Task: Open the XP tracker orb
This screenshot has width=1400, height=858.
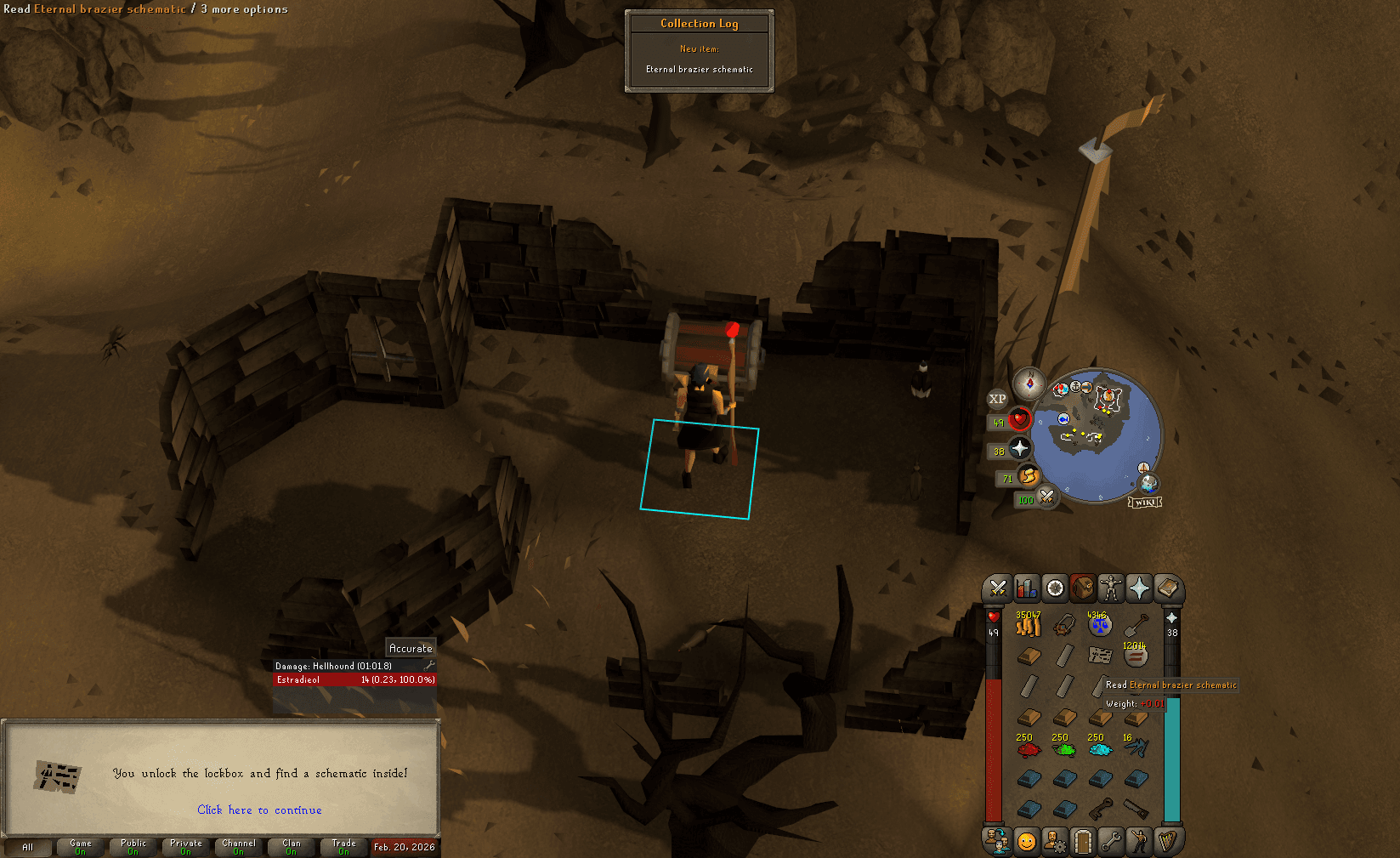Action: 998,400
